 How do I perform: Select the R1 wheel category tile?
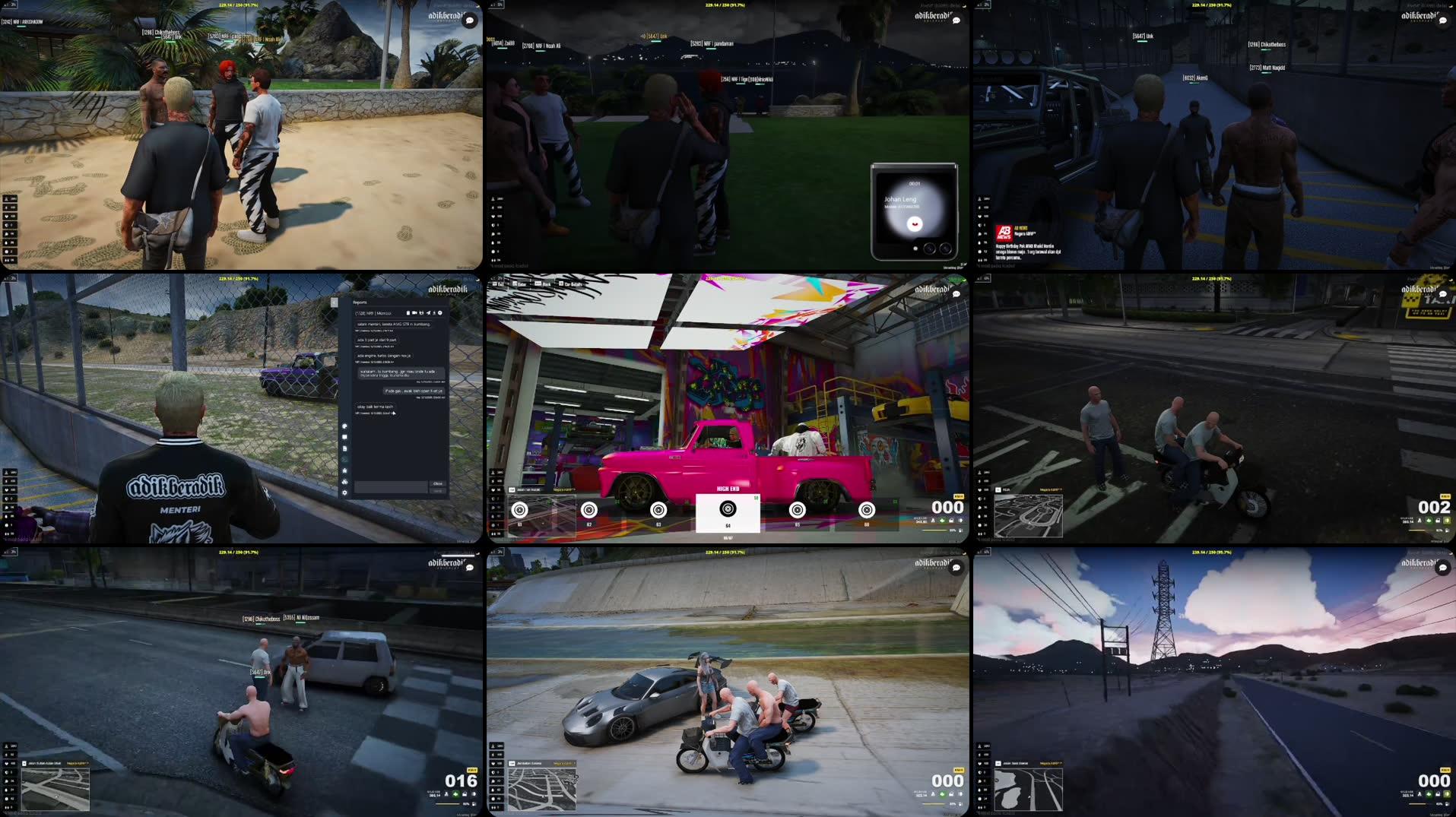tap(519, 509)
